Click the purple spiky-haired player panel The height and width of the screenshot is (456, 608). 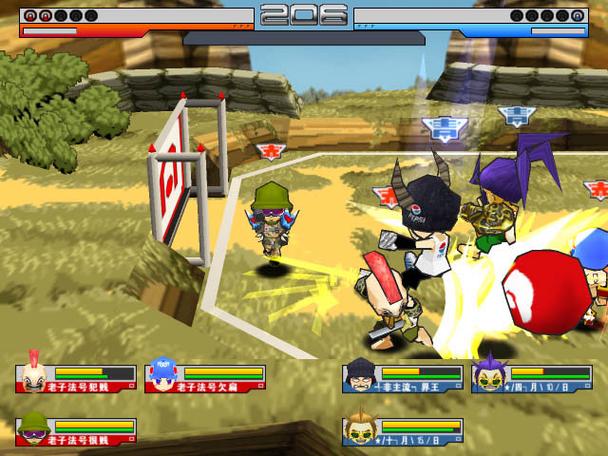531,379
